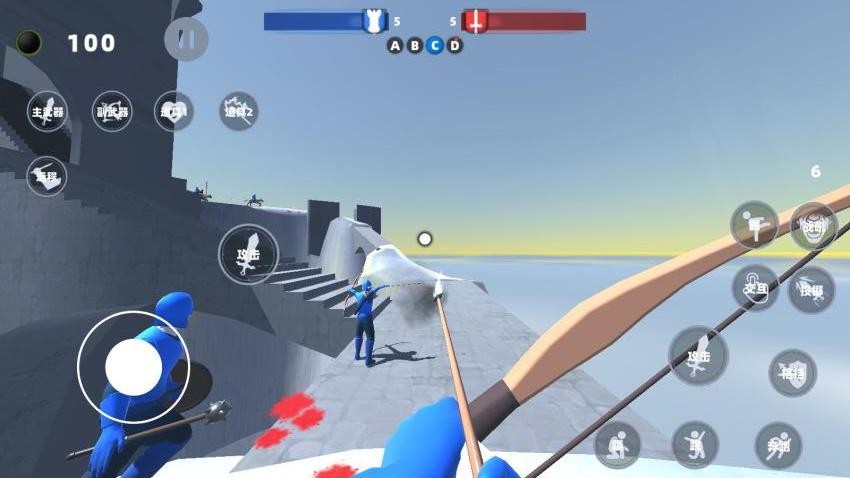Tap the sprint (奔跑) running figure button
This screenshot has height=478, width=850.
pos(778,444)
